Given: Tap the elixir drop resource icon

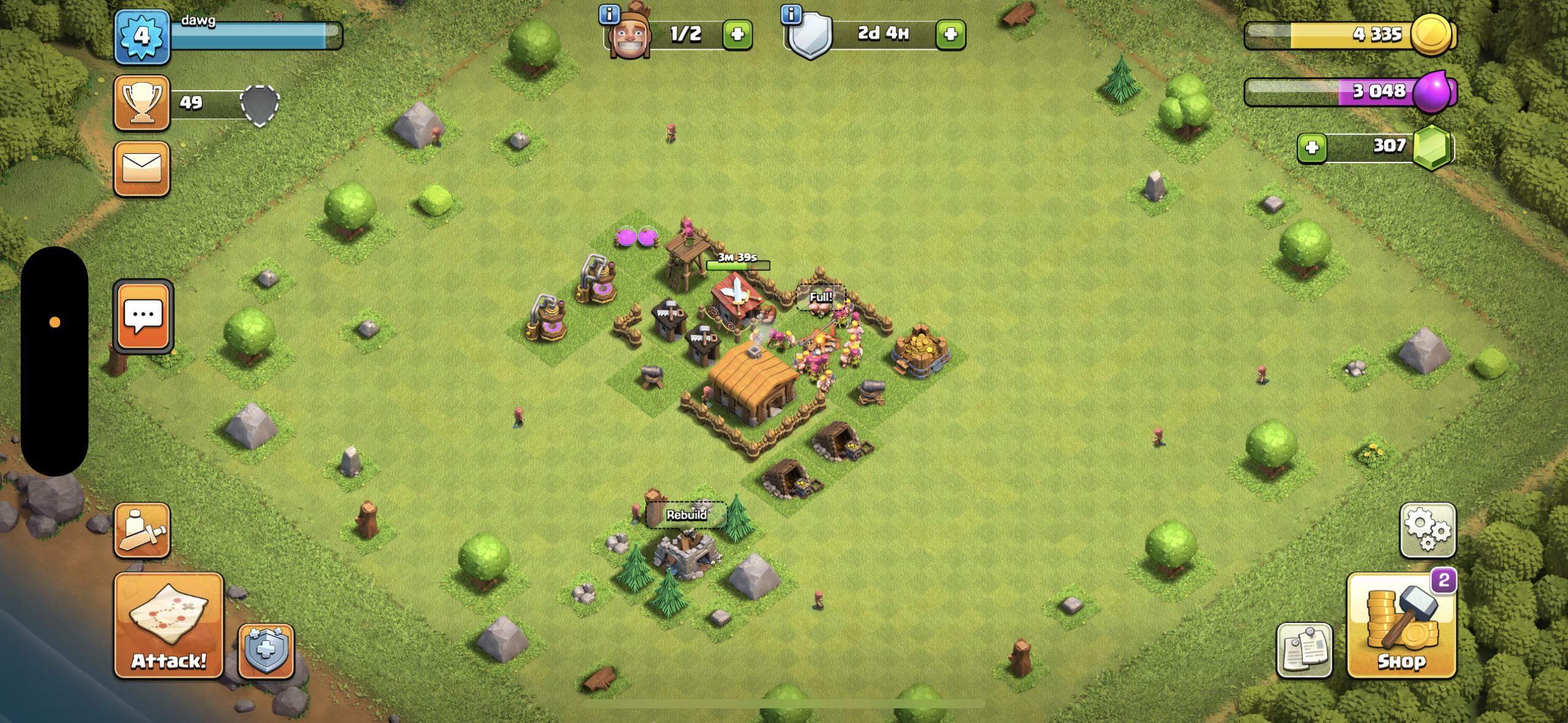Looking at the screenshot, I should click(1432, 92).
